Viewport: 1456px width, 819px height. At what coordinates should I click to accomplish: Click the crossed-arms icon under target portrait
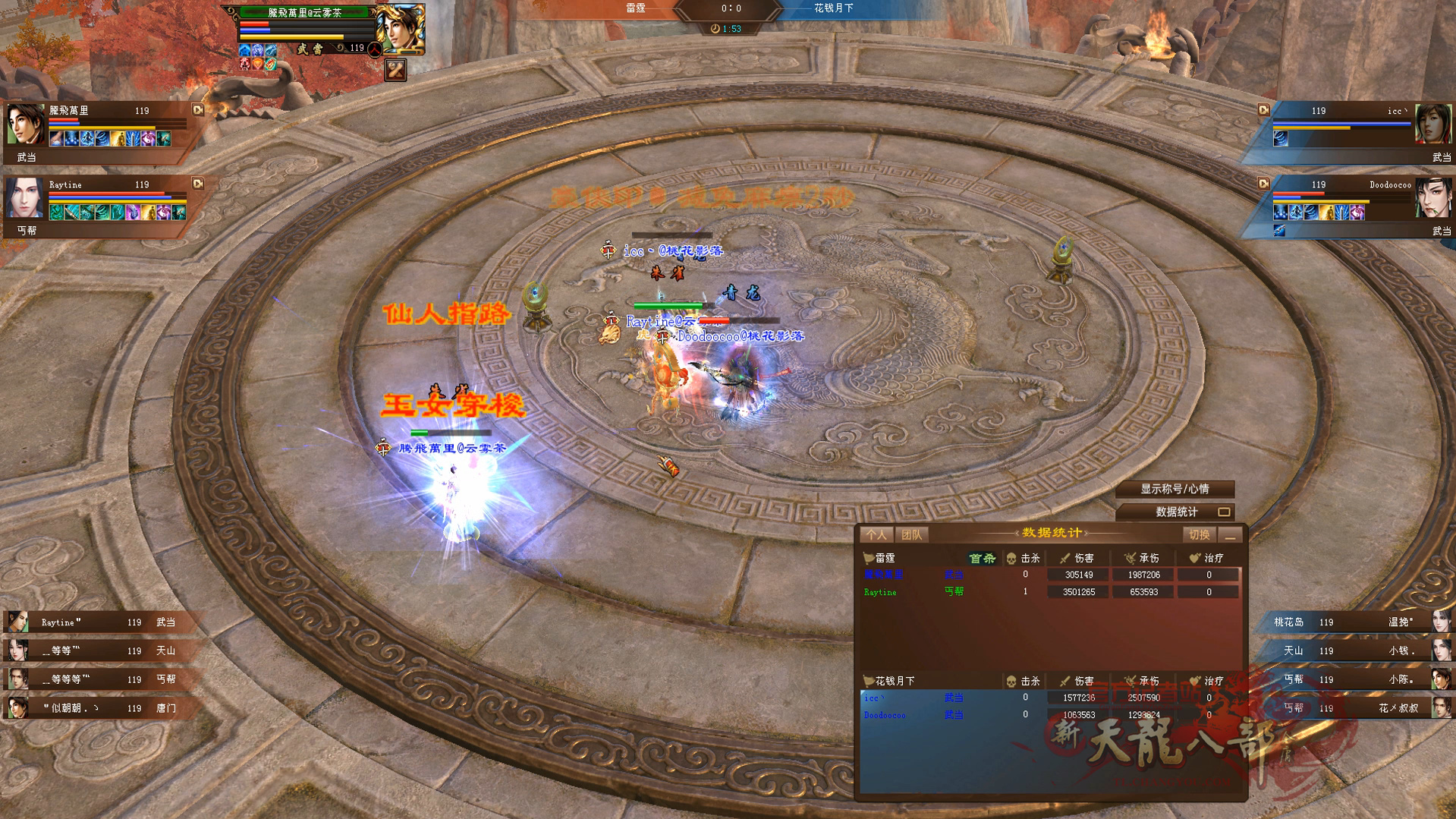(x=395, y=71)
